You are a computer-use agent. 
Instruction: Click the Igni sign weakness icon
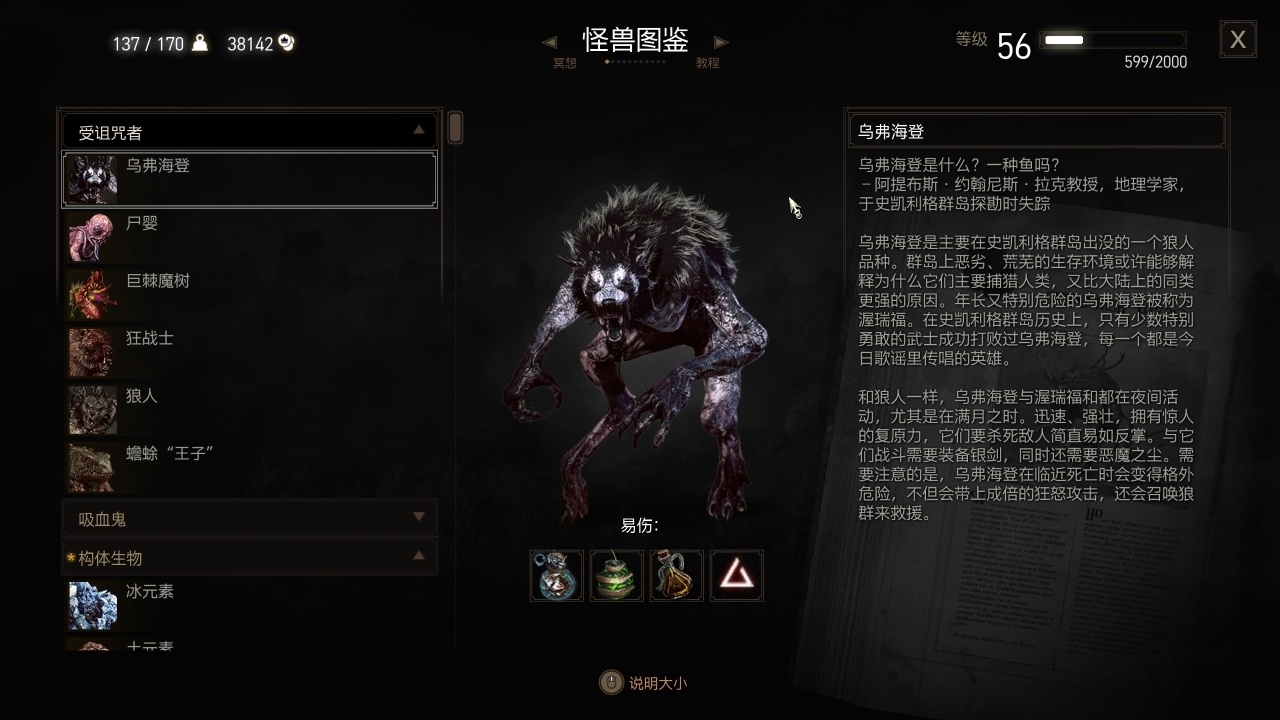click(736, 575)
